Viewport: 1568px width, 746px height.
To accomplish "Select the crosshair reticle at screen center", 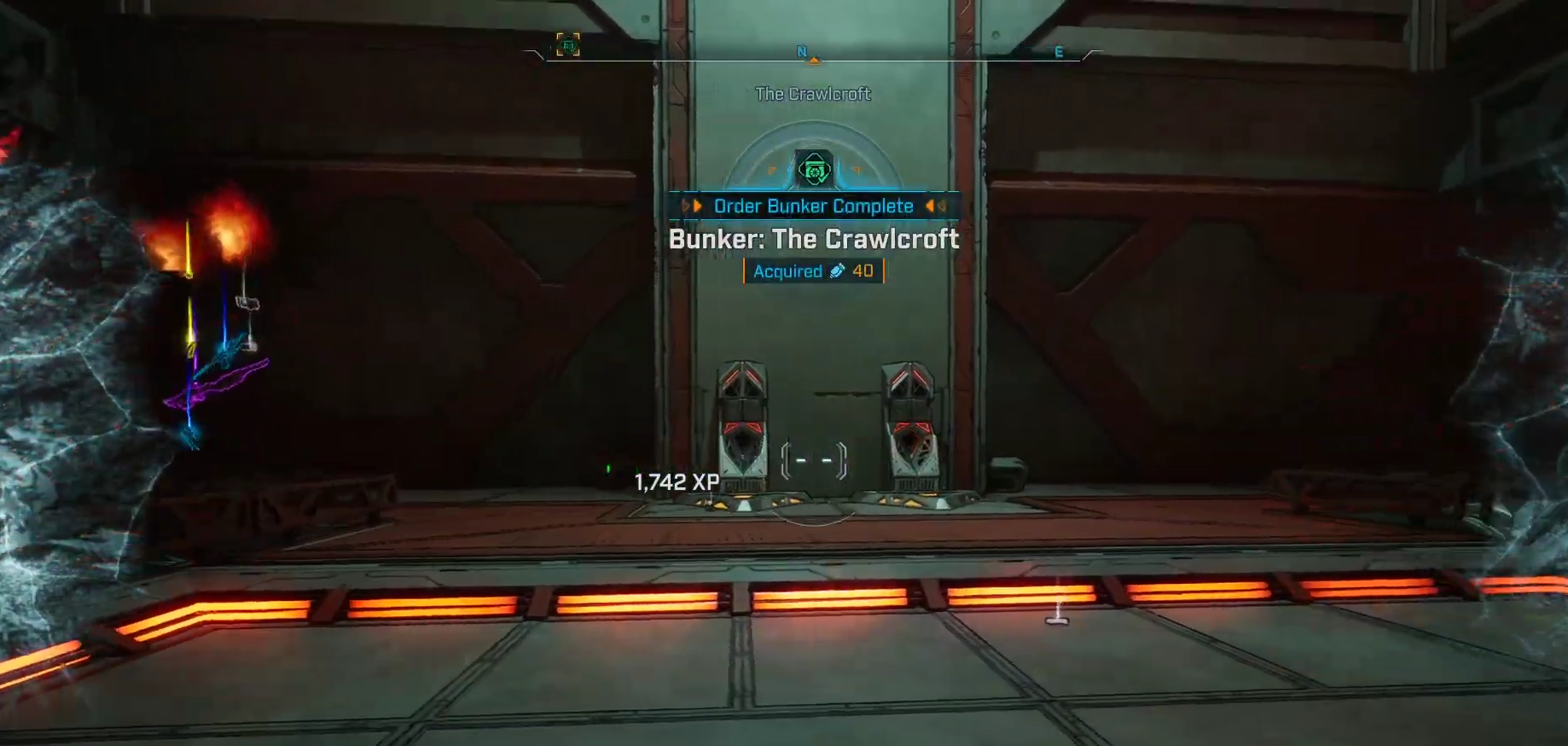I will 812,459.
